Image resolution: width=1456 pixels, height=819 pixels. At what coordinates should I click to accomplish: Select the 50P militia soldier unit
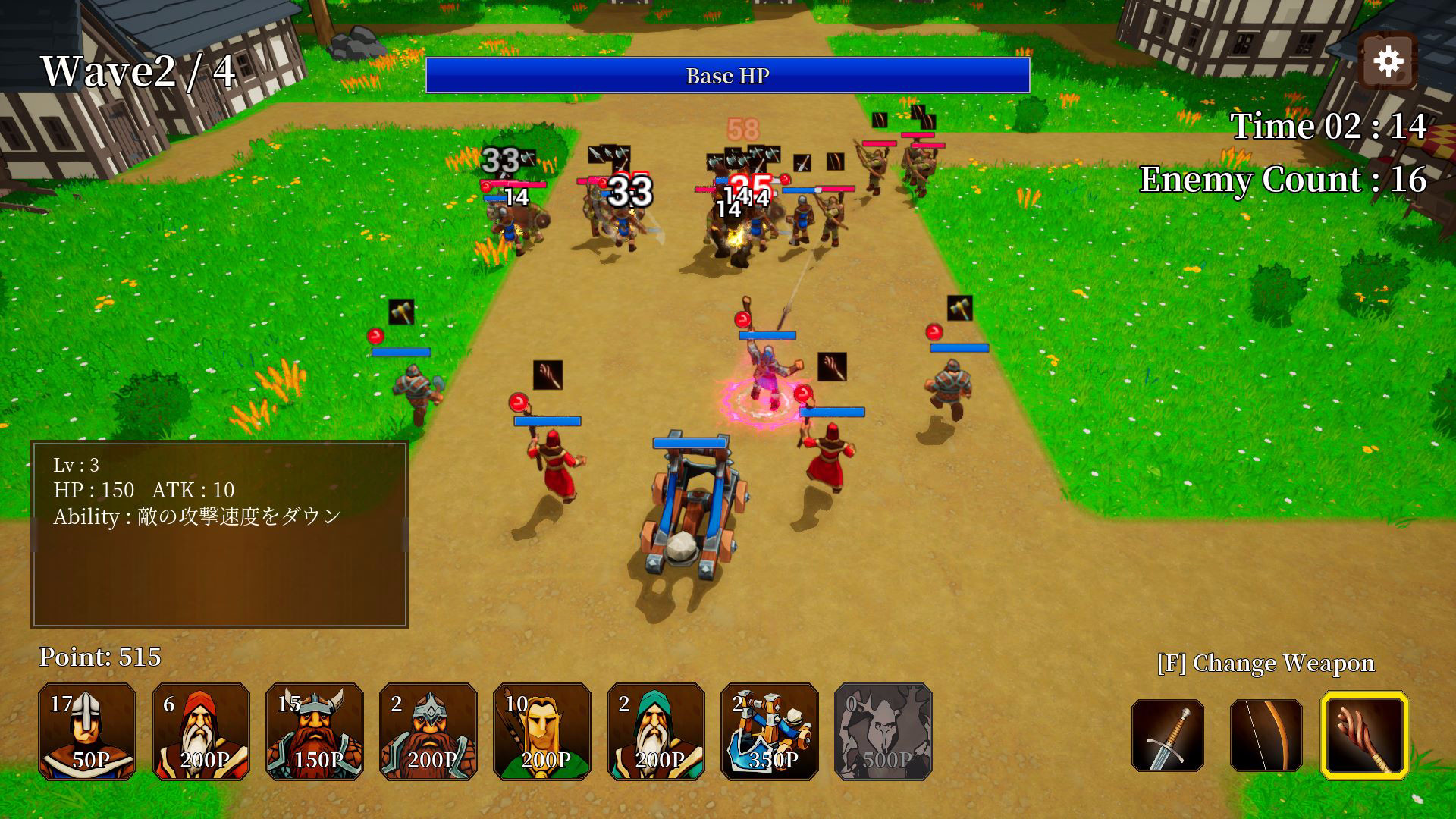86,732
